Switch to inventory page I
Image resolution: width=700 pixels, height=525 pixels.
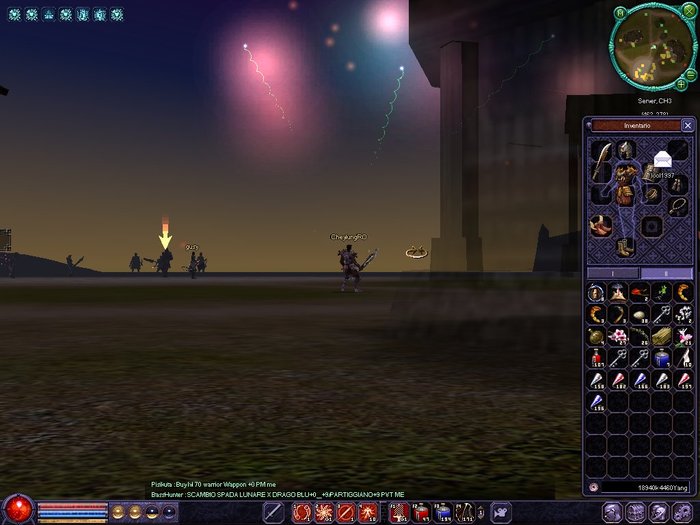(612, 273)
